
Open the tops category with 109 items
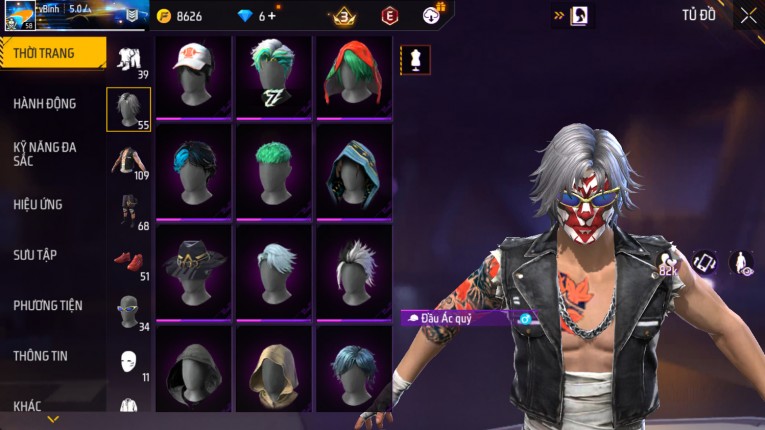(x=128, y=160)
